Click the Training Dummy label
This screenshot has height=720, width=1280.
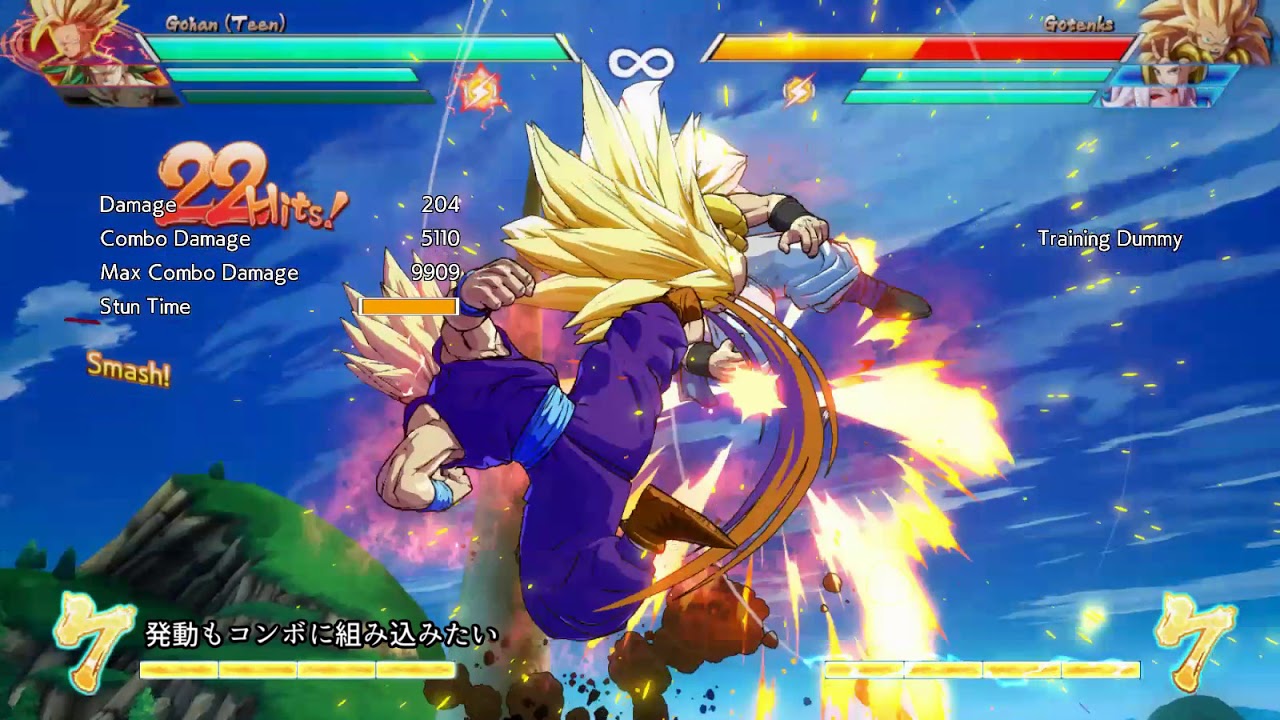[x=1108, y=240]
